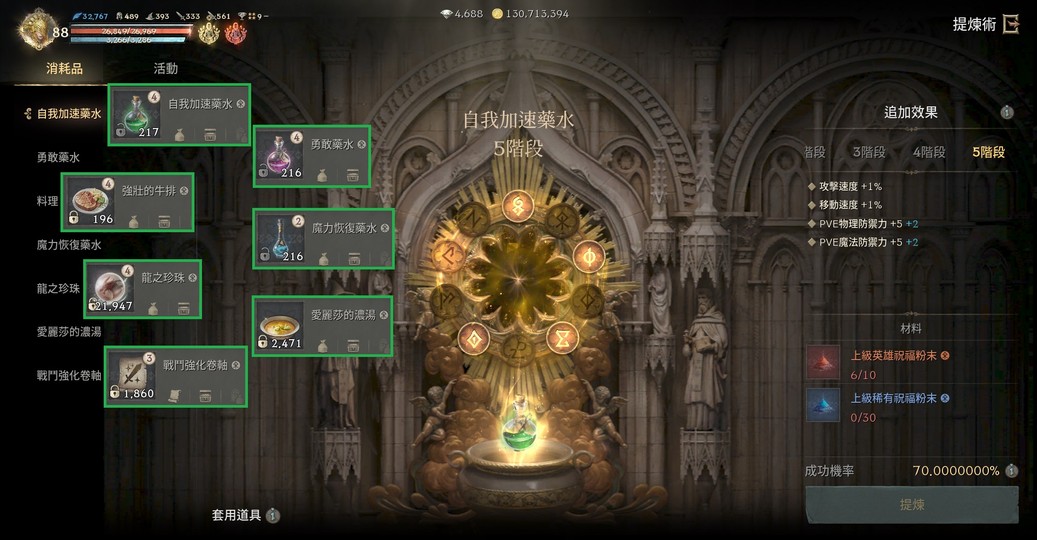Image resolution: width=1037 pixels, height=540 pixels.
Task: Pick the 魔力恢復藥水 blue potion card
Action: point(323,240)
